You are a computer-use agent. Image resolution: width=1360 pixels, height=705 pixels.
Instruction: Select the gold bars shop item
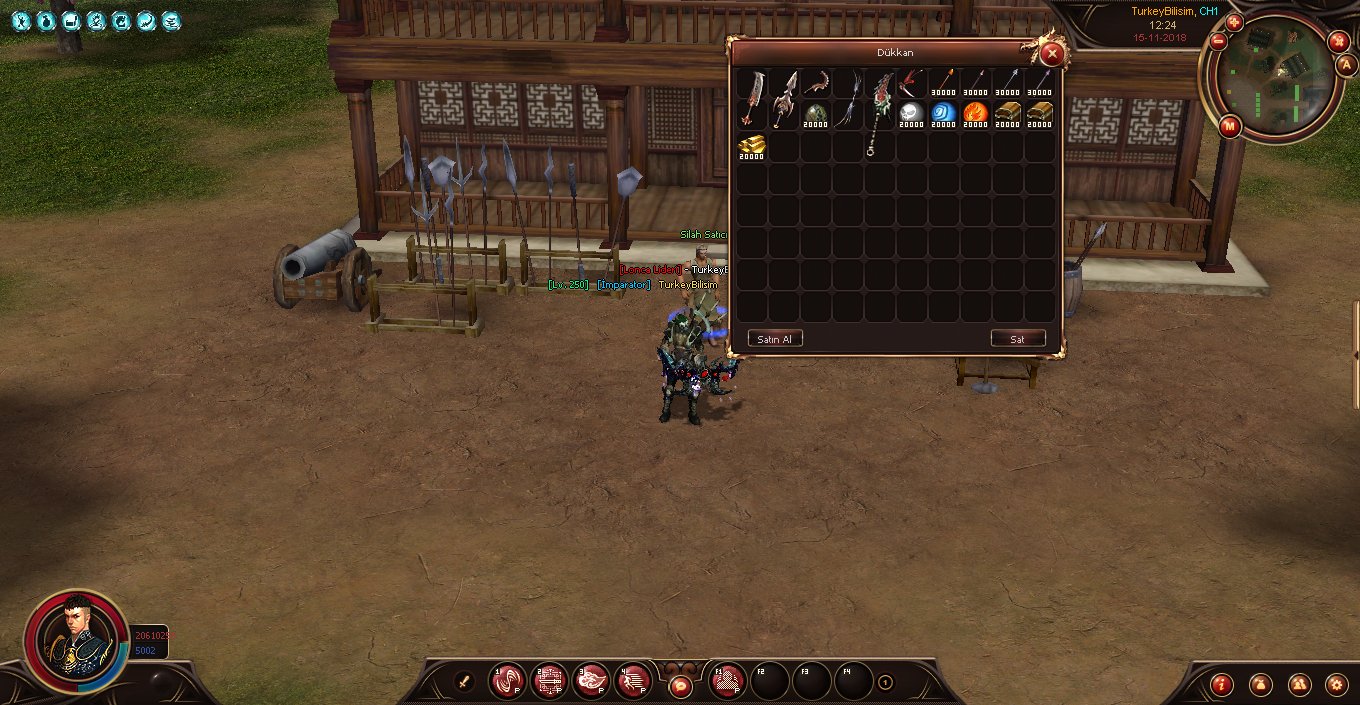752,146
